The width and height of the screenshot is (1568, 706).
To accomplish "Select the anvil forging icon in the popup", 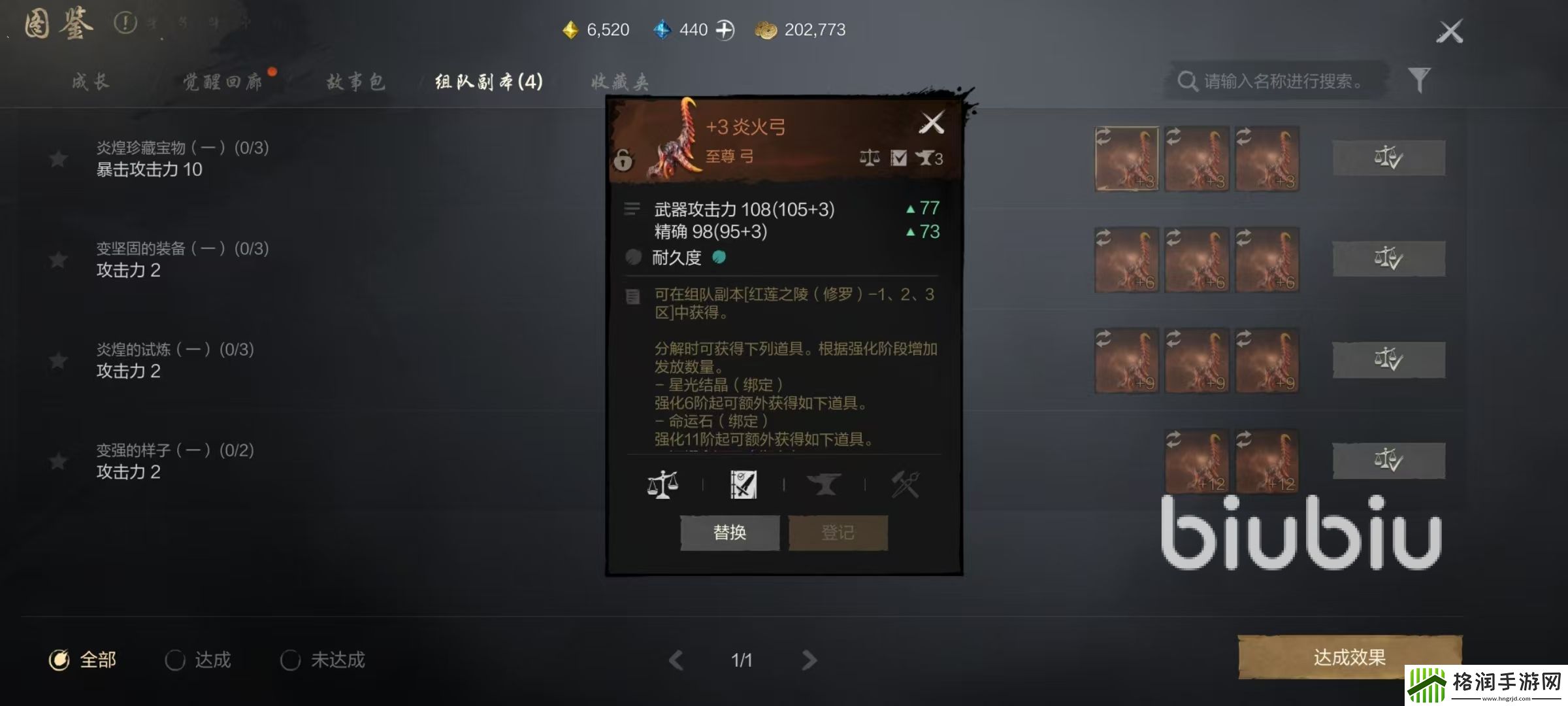I will 826,484.
